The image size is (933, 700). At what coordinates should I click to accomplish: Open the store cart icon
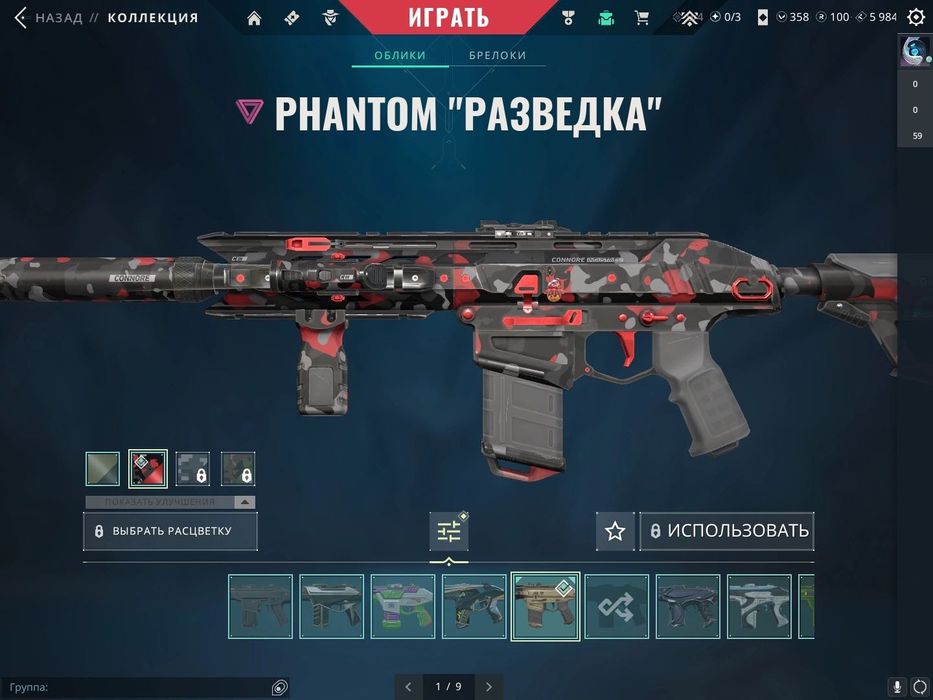click(642, 17)
